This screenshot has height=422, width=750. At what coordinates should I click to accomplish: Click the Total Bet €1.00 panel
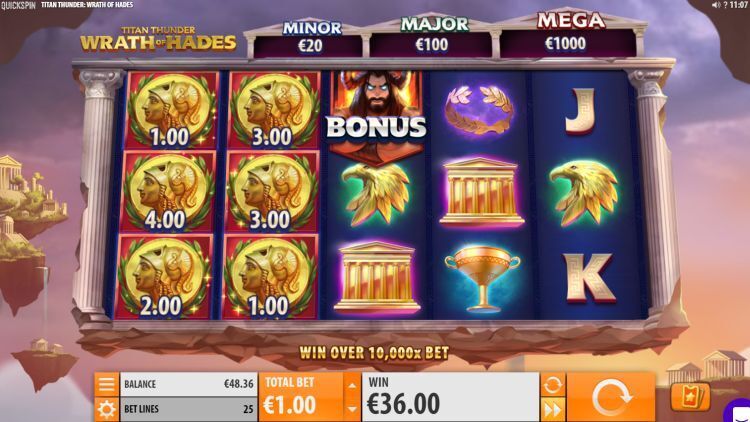point(300,397)
